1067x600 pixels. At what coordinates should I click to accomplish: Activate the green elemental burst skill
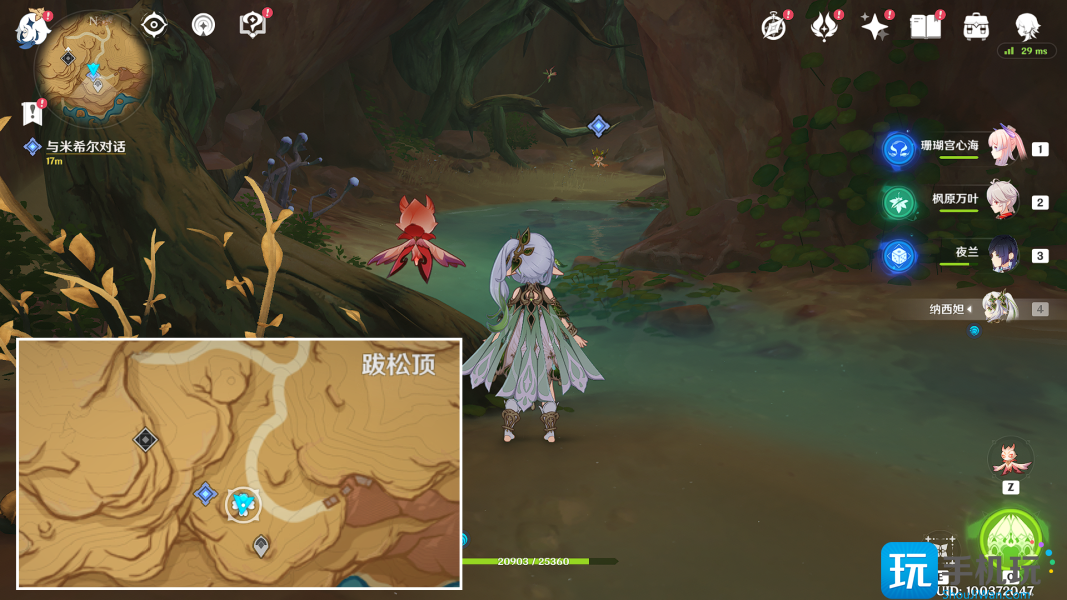pos(1011,540)
